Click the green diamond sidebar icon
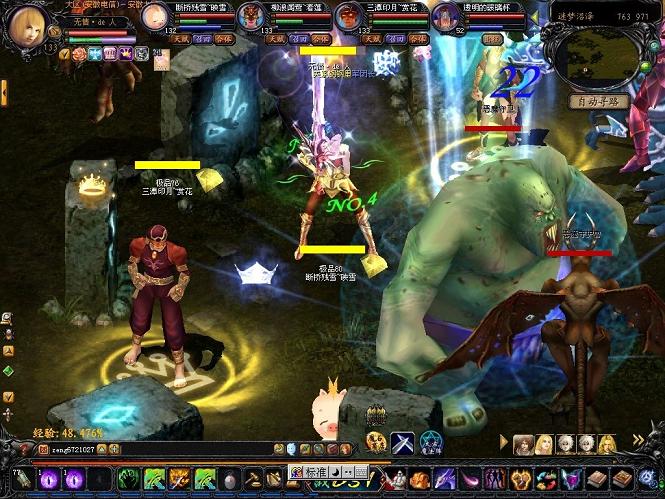This screenshot has height=499, width=665. coord(8,371)
